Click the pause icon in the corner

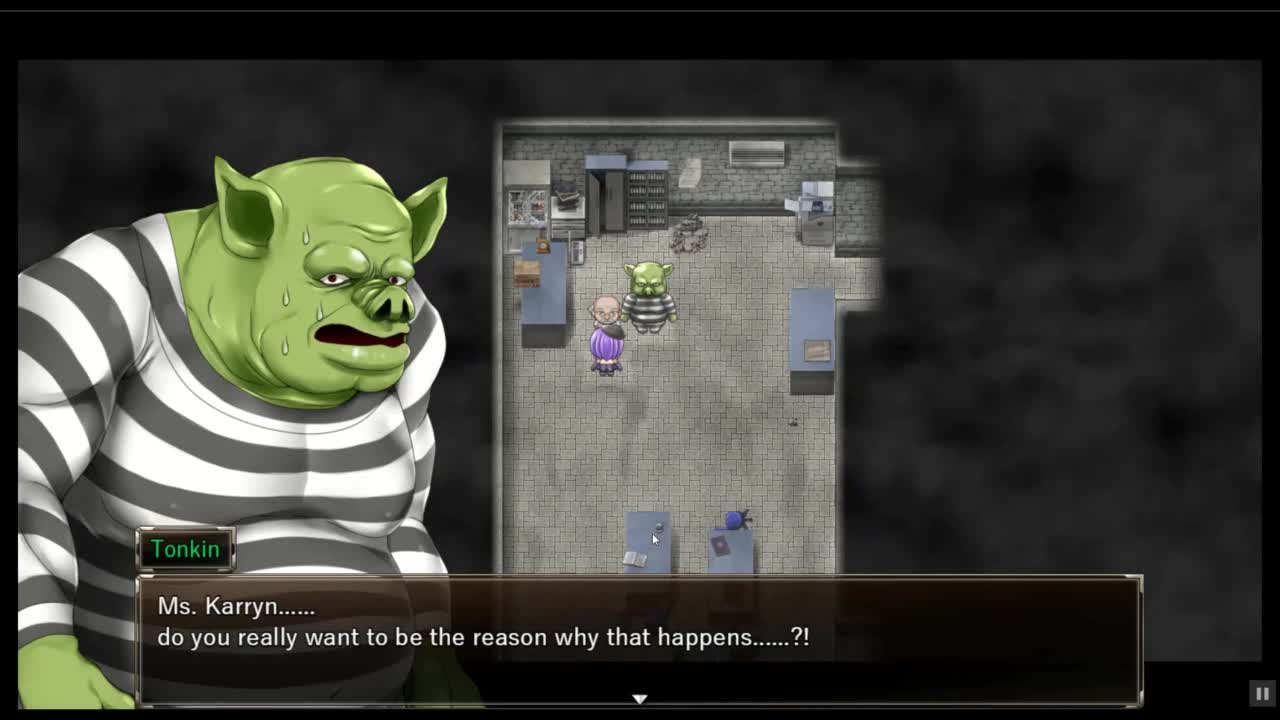pos(1262,693)
